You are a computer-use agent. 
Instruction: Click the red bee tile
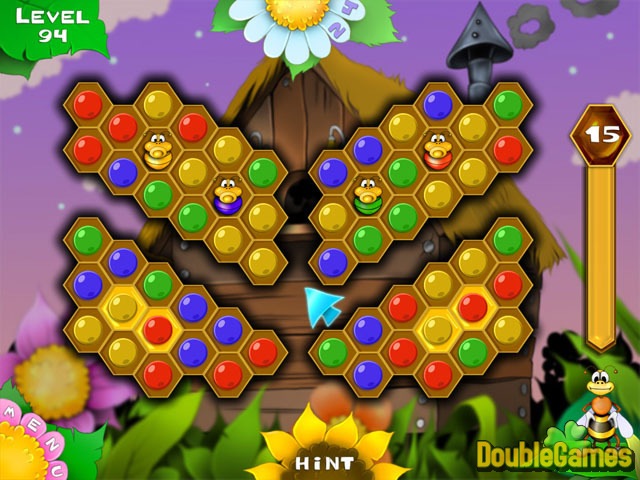pos(438,150)
